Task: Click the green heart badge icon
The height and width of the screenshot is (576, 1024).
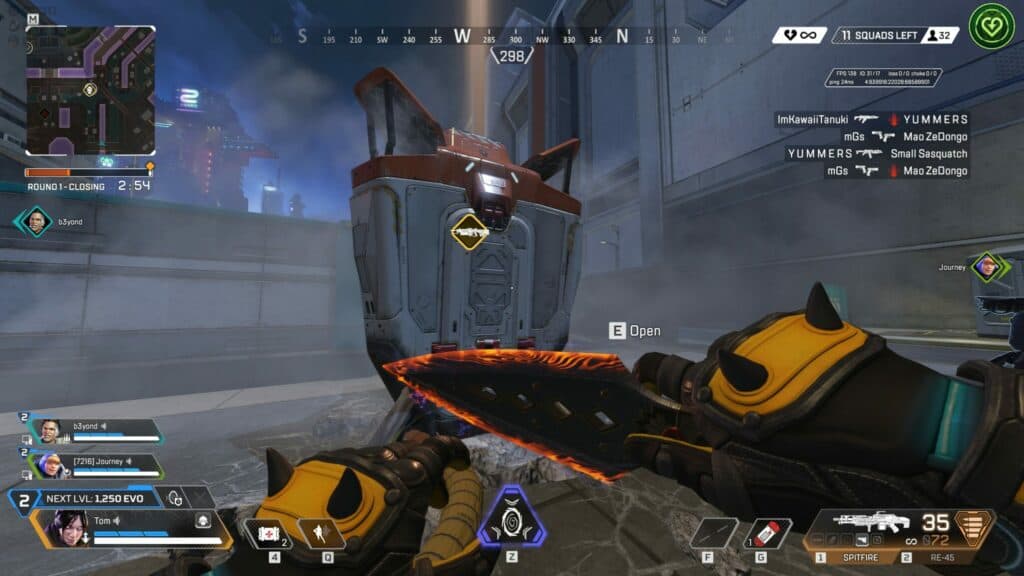Action: [x=990, y=28]
